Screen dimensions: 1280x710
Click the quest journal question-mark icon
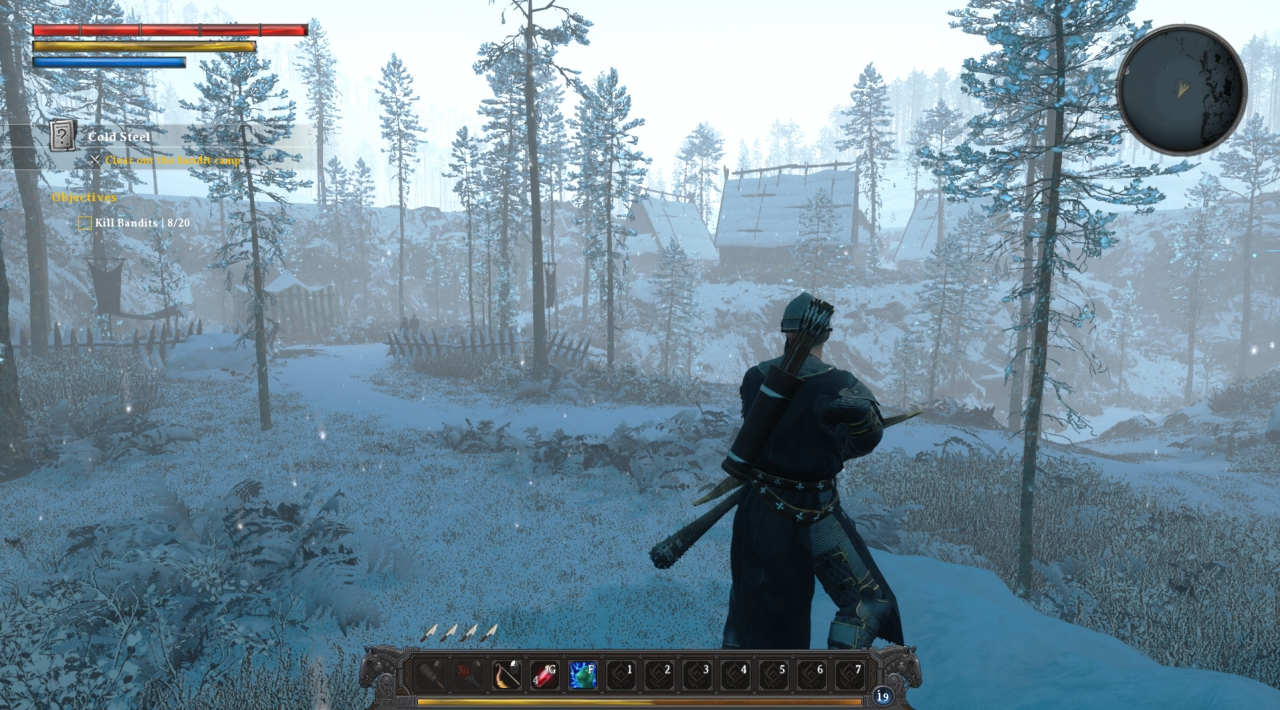tap(63, 135)
